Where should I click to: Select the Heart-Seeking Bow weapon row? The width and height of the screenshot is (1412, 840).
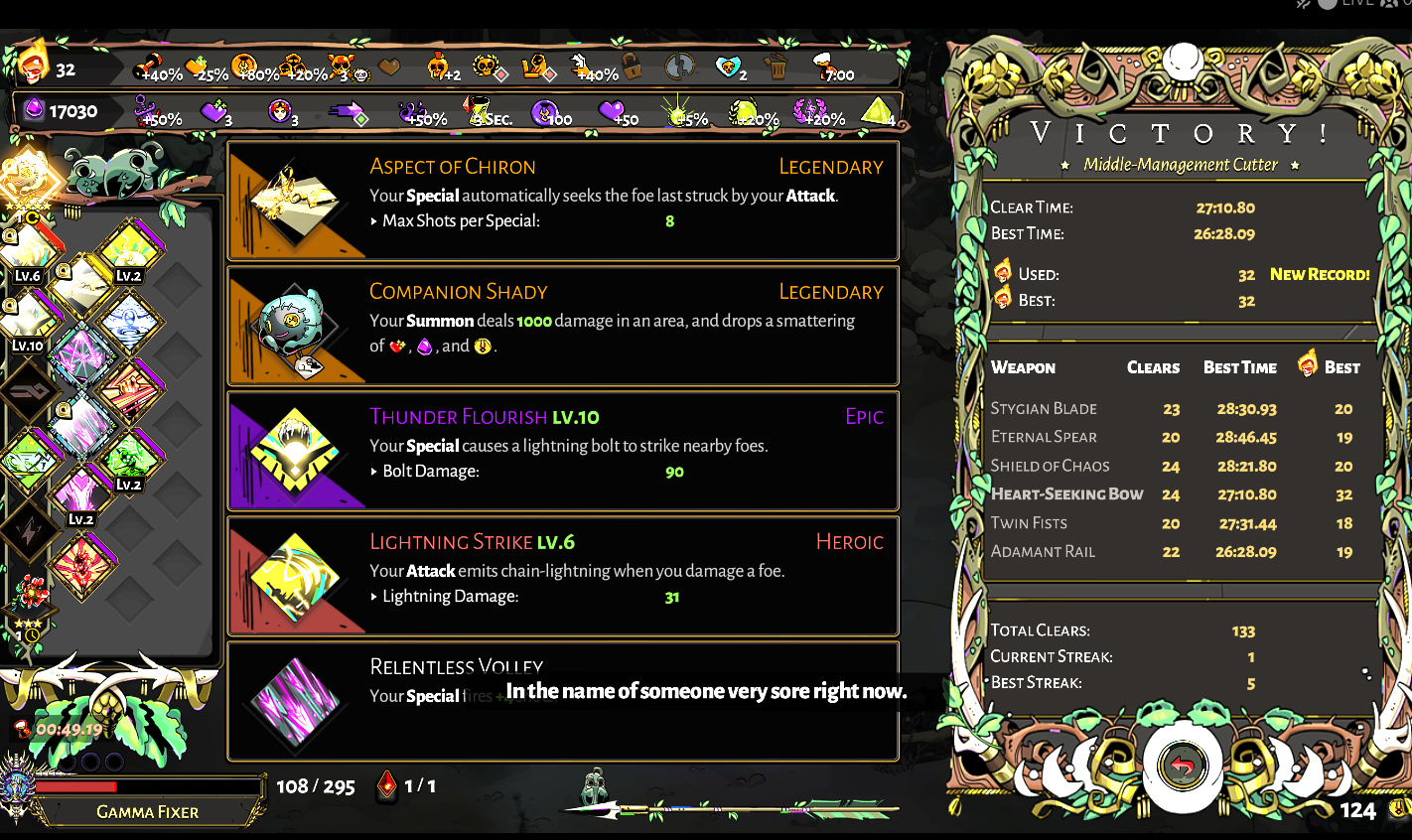tap(1172, 494)
